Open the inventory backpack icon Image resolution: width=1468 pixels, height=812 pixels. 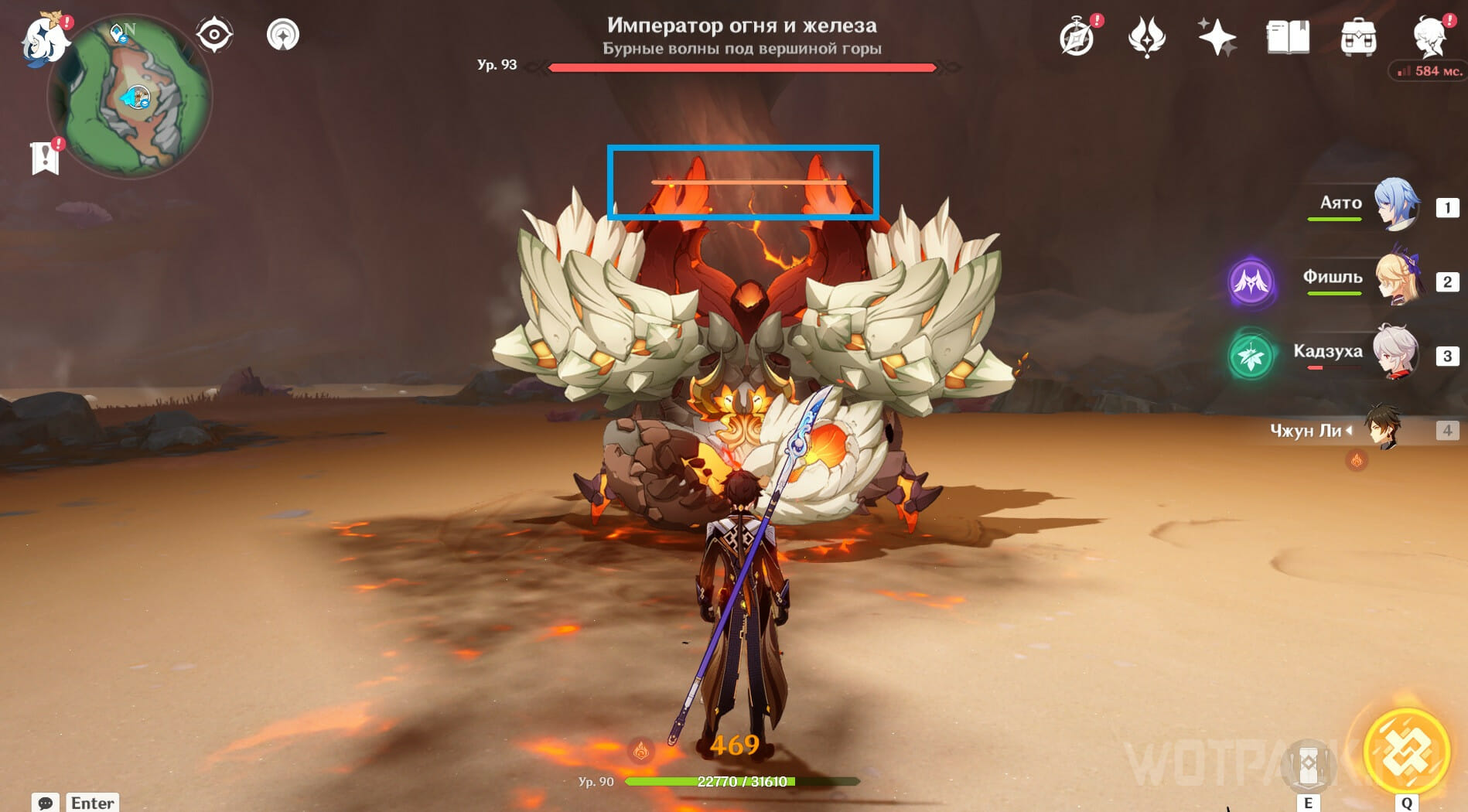click(1358, 37)
